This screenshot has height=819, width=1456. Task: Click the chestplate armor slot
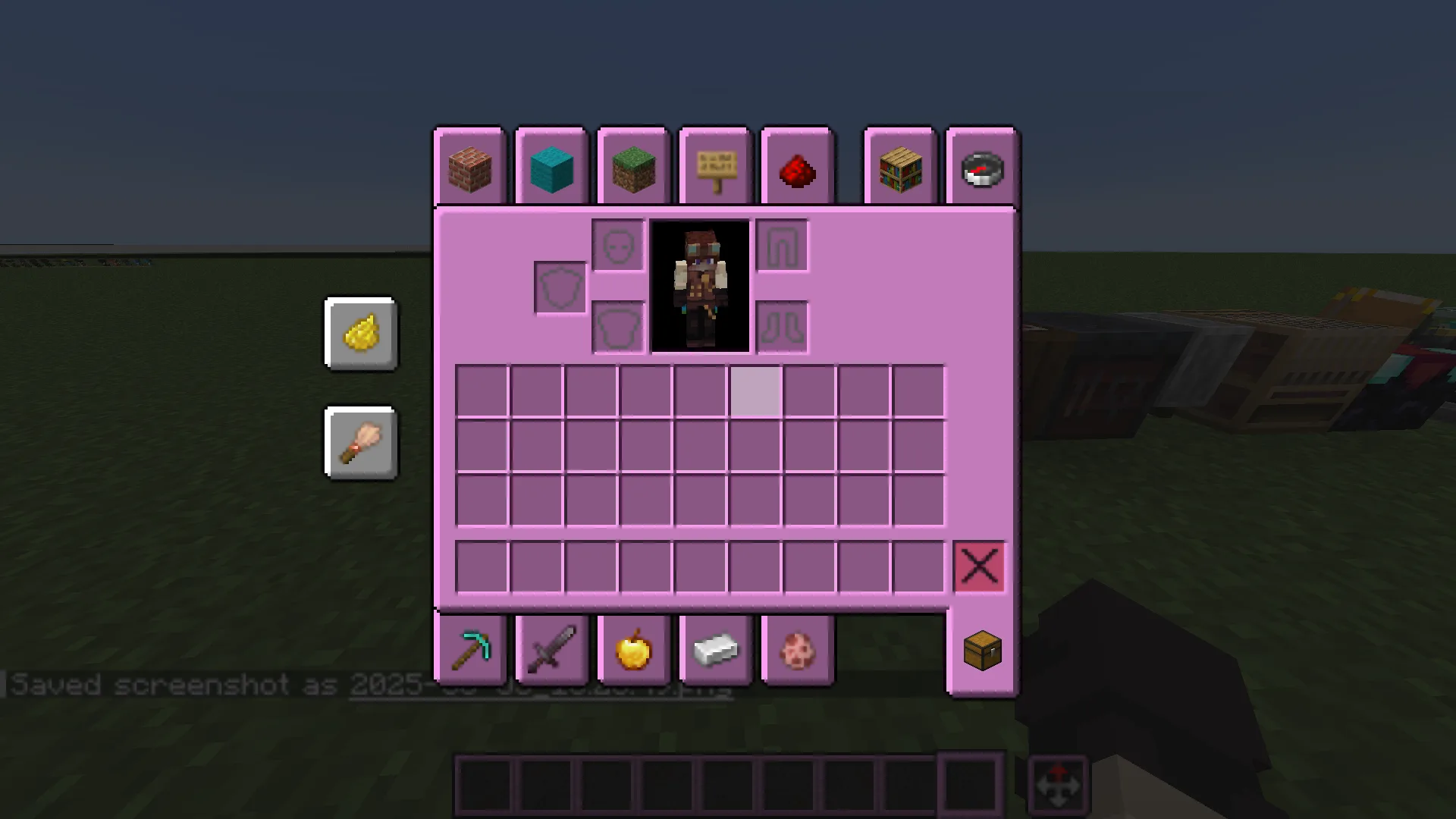point(619,326)
